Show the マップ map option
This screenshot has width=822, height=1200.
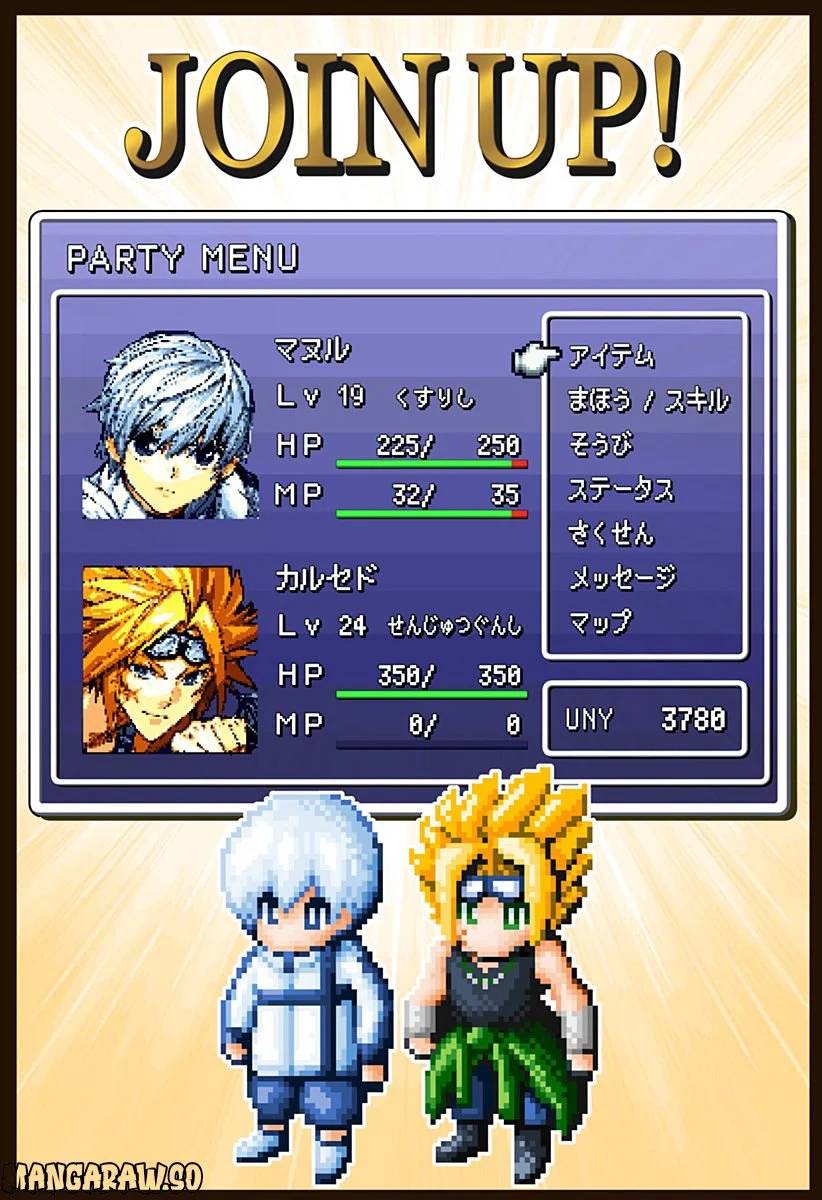pyautogui.click(x=600, y=623)
